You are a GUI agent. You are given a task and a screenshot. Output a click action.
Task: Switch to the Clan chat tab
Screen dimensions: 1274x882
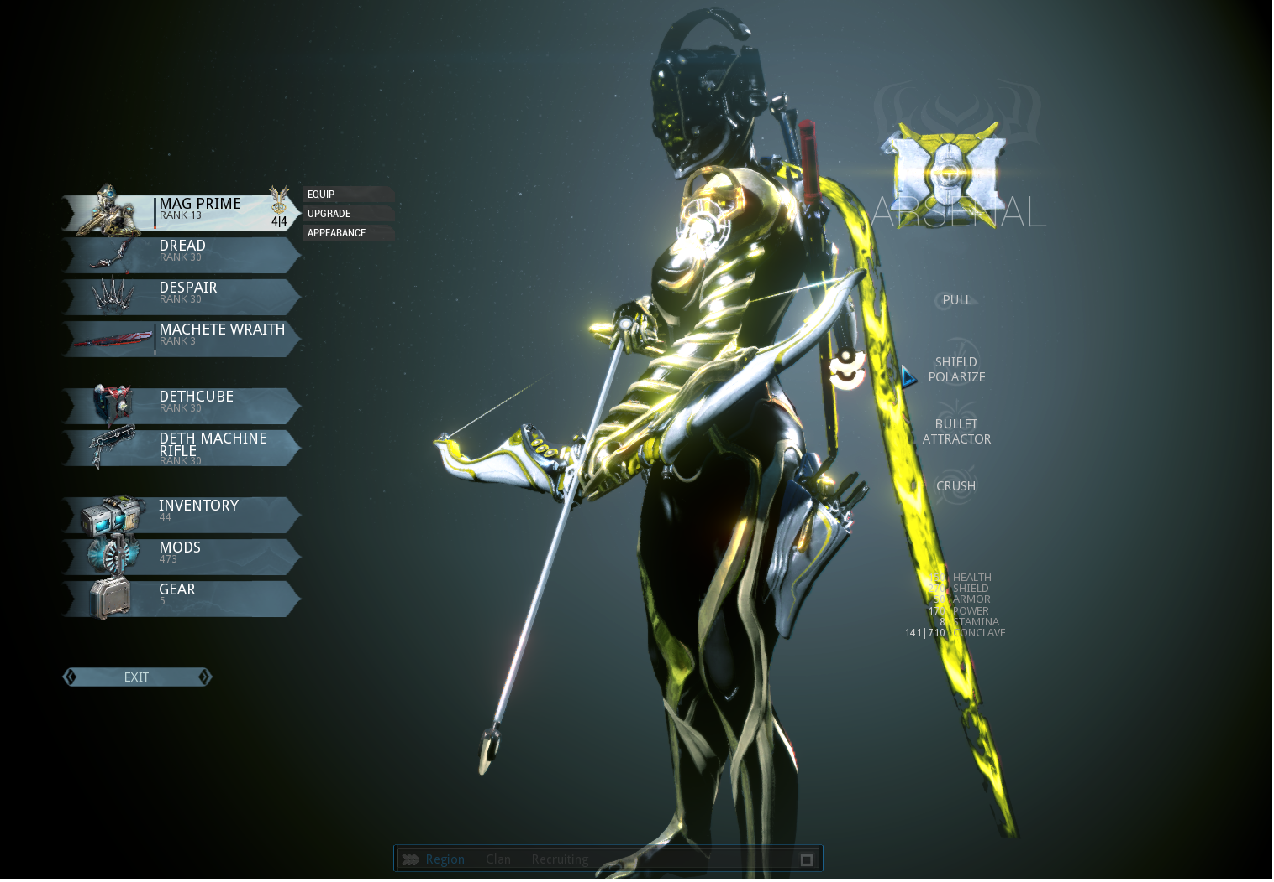(x=498, y=859)
